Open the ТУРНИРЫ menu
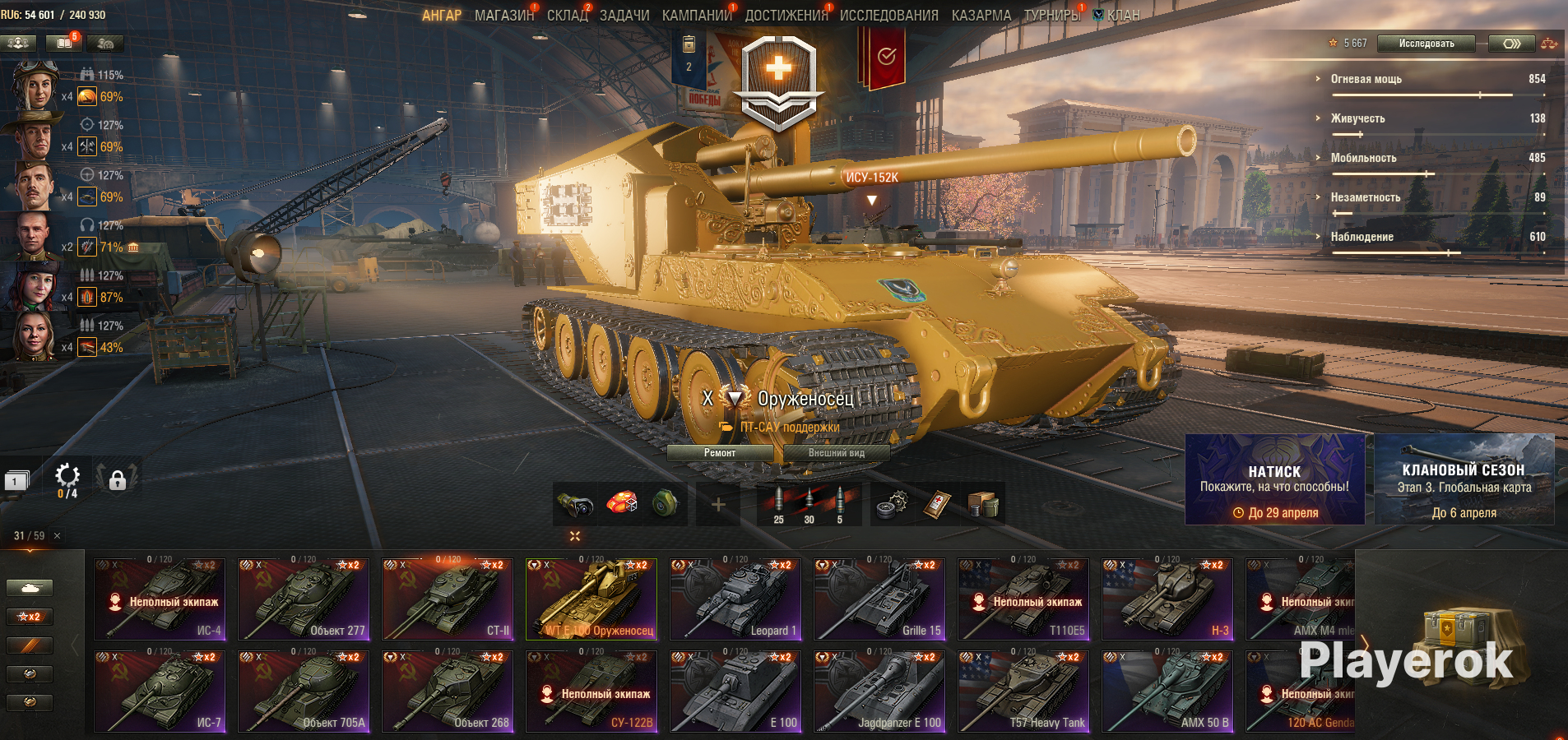 1051,16
